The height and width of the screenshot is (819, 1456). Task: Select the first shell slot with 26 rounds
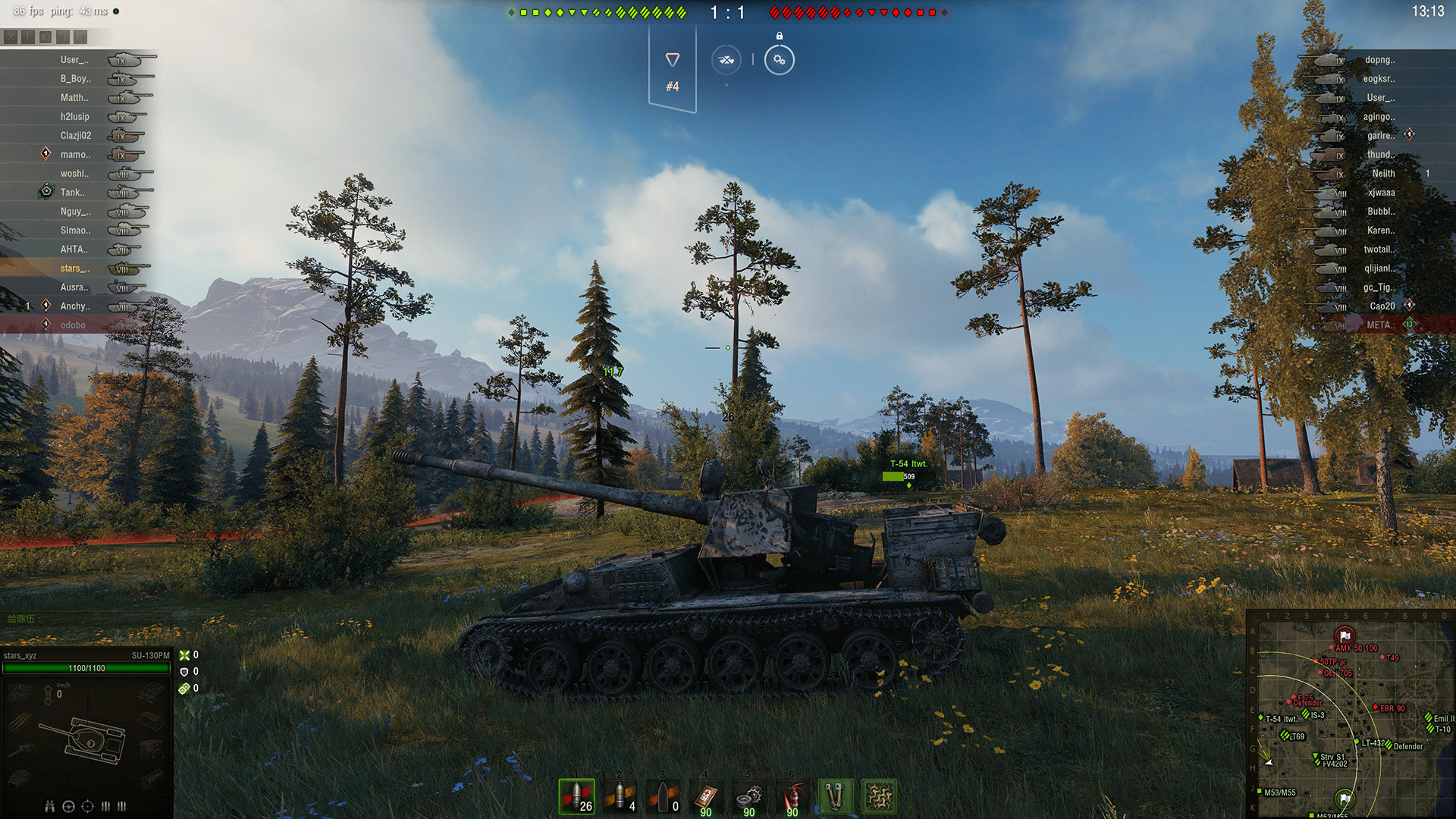(x=576, y=796)
